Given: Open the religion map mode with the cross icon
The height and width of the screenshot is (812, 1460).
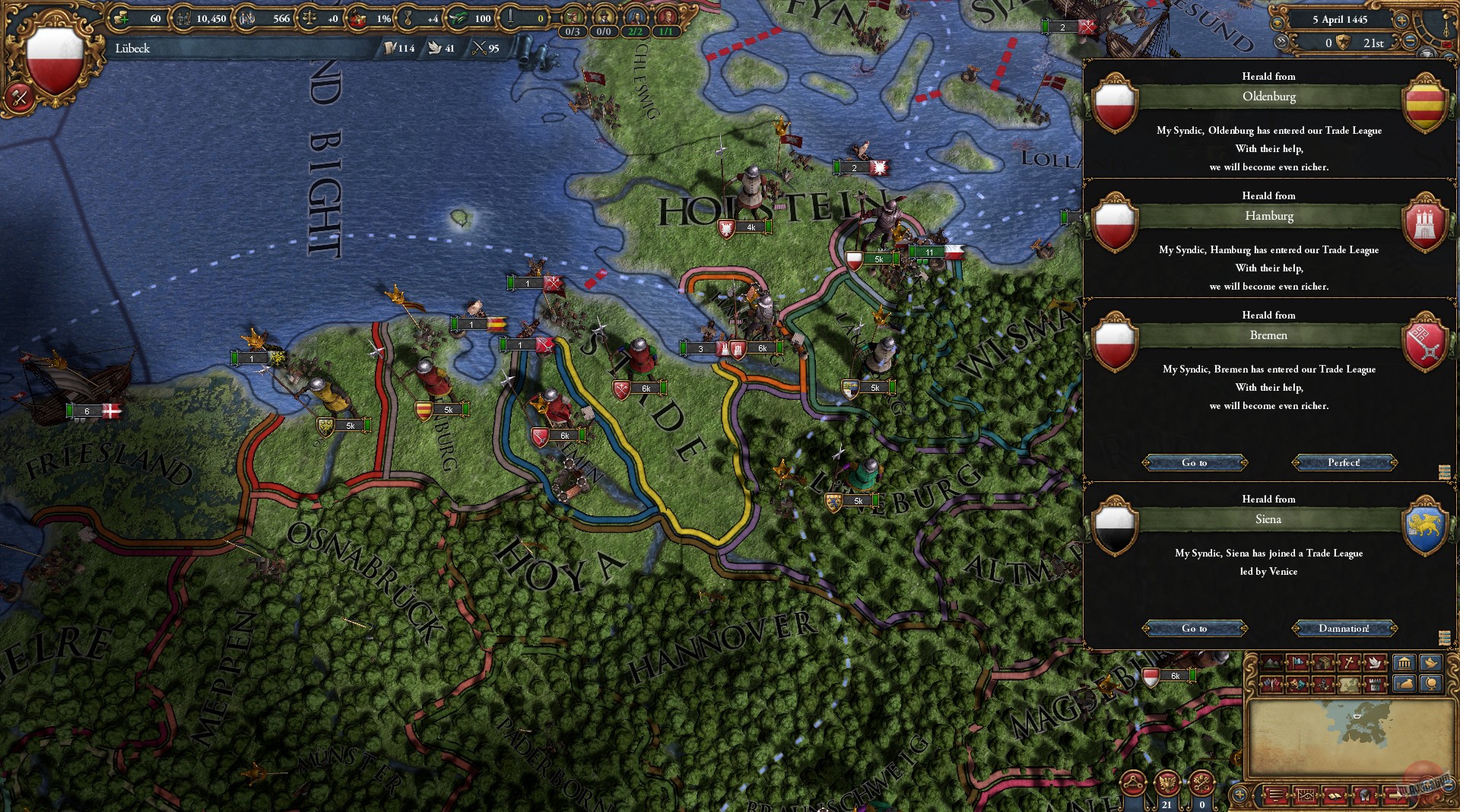Looking at the screenshot, I should coord(1350,661).
